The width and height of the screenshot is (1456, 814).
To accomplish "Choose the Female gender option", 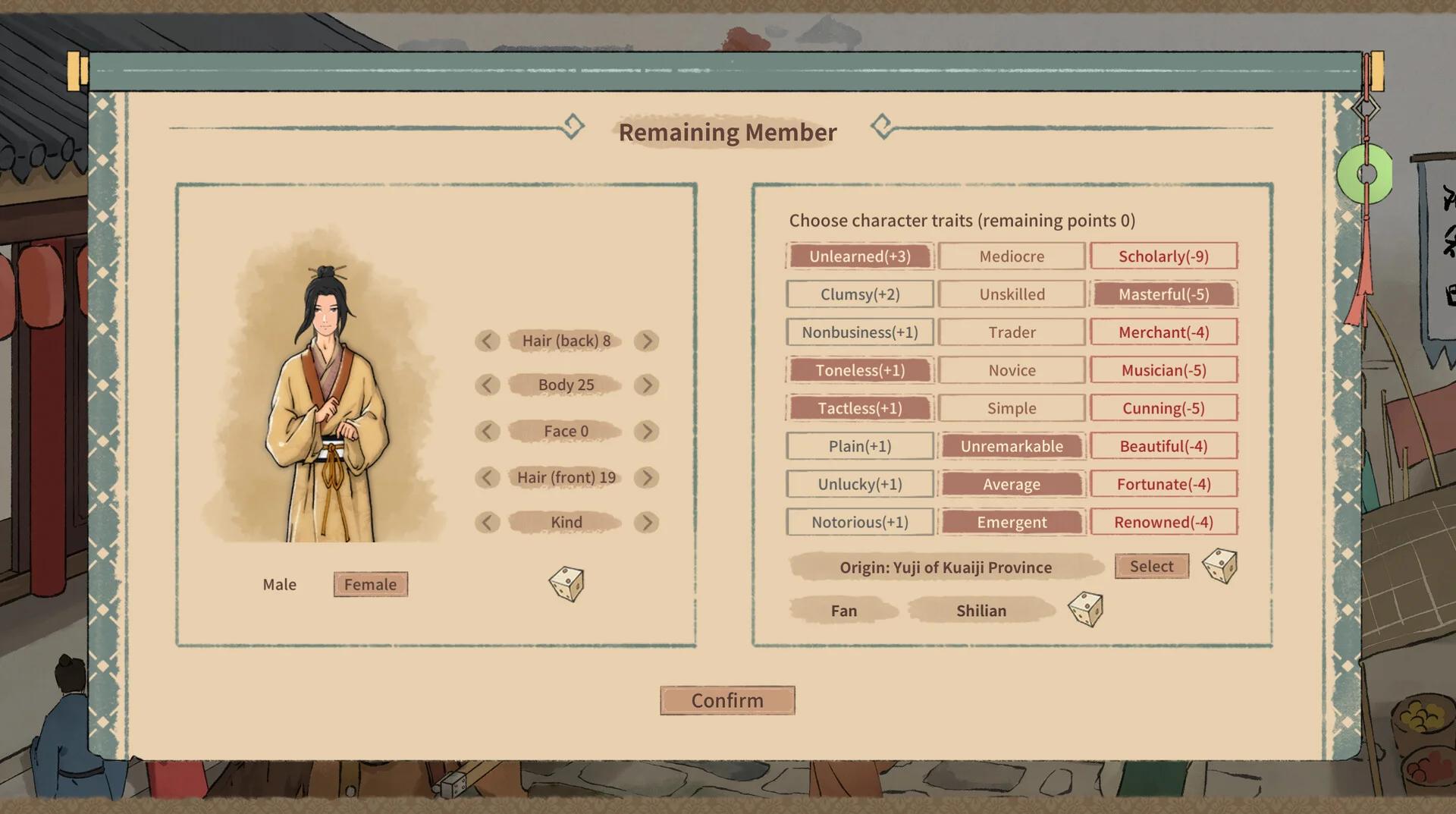I will pos(370,584).
